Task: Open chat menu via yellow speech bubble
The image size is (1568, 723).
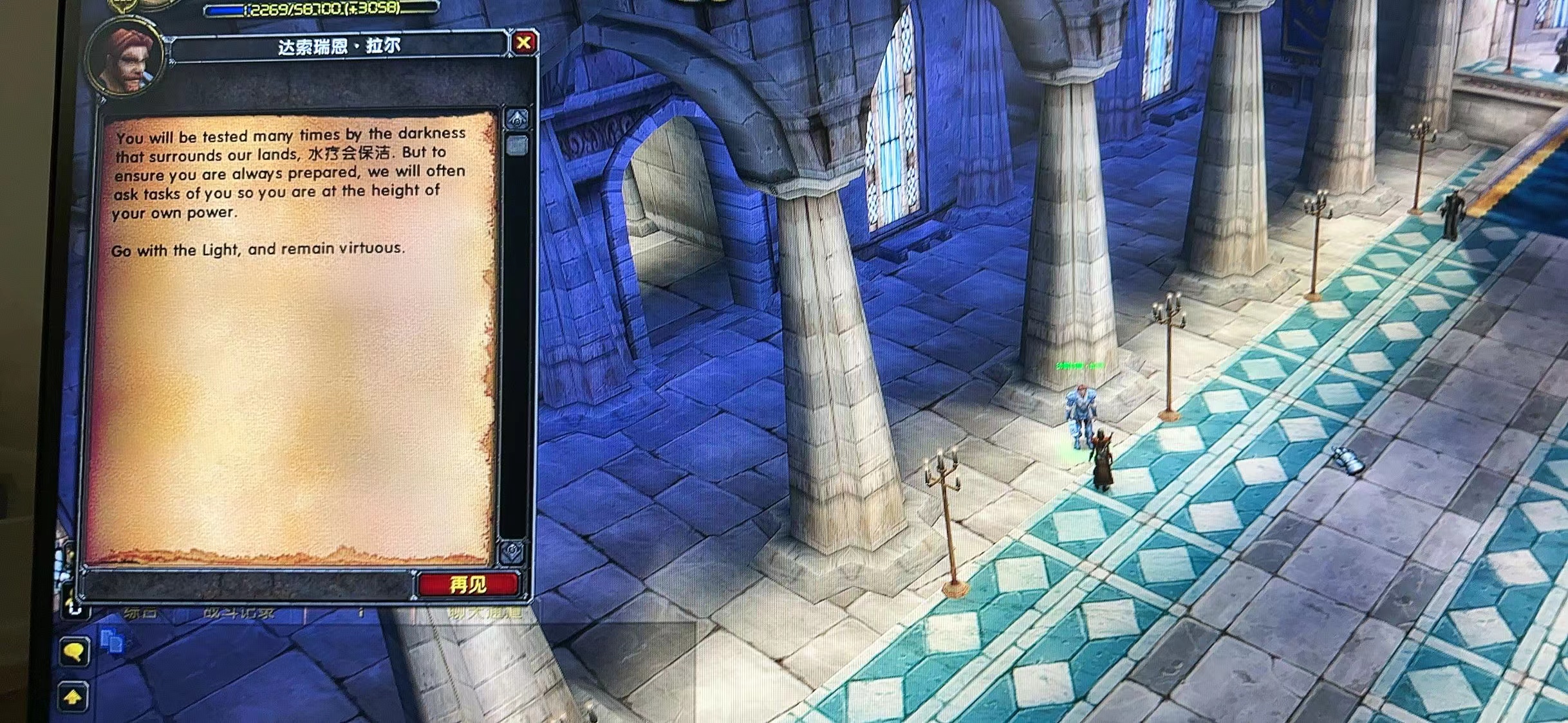Action: pos(75,652)
